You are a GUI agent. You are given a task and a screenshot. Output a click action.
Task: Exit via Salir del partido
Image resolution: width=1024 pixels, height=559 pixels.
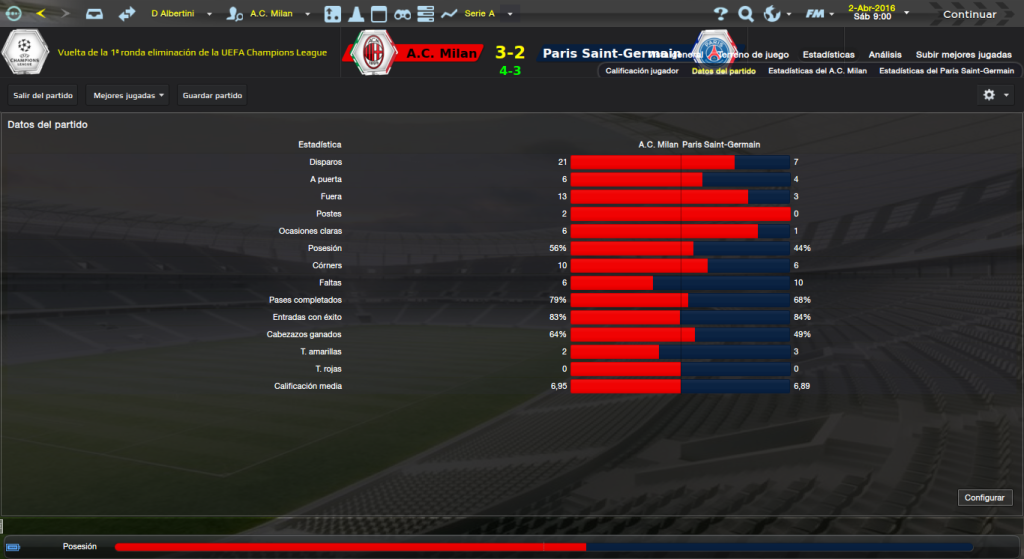(42, 95)
